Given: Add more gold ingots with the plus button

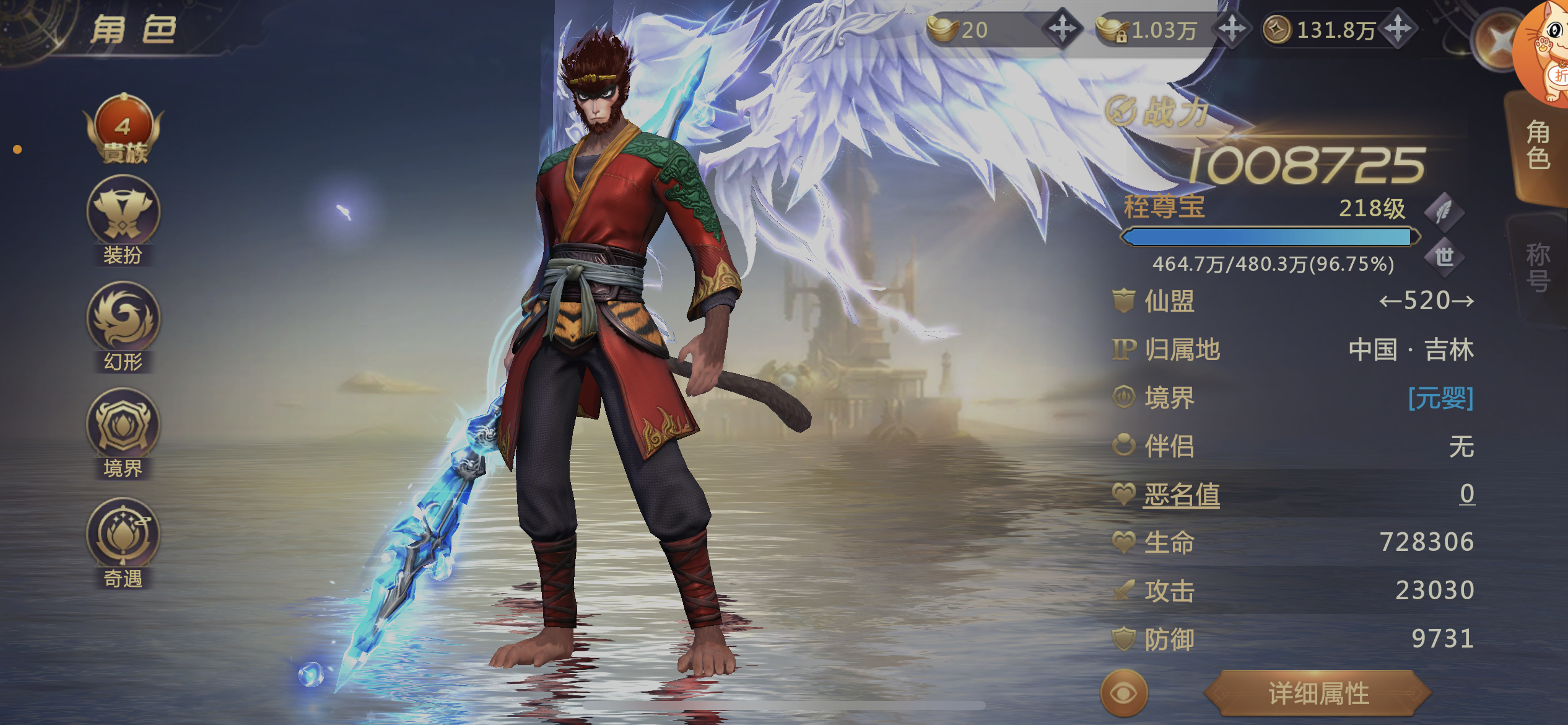Looking at the screenshot, I should [x=1062, y=29].
